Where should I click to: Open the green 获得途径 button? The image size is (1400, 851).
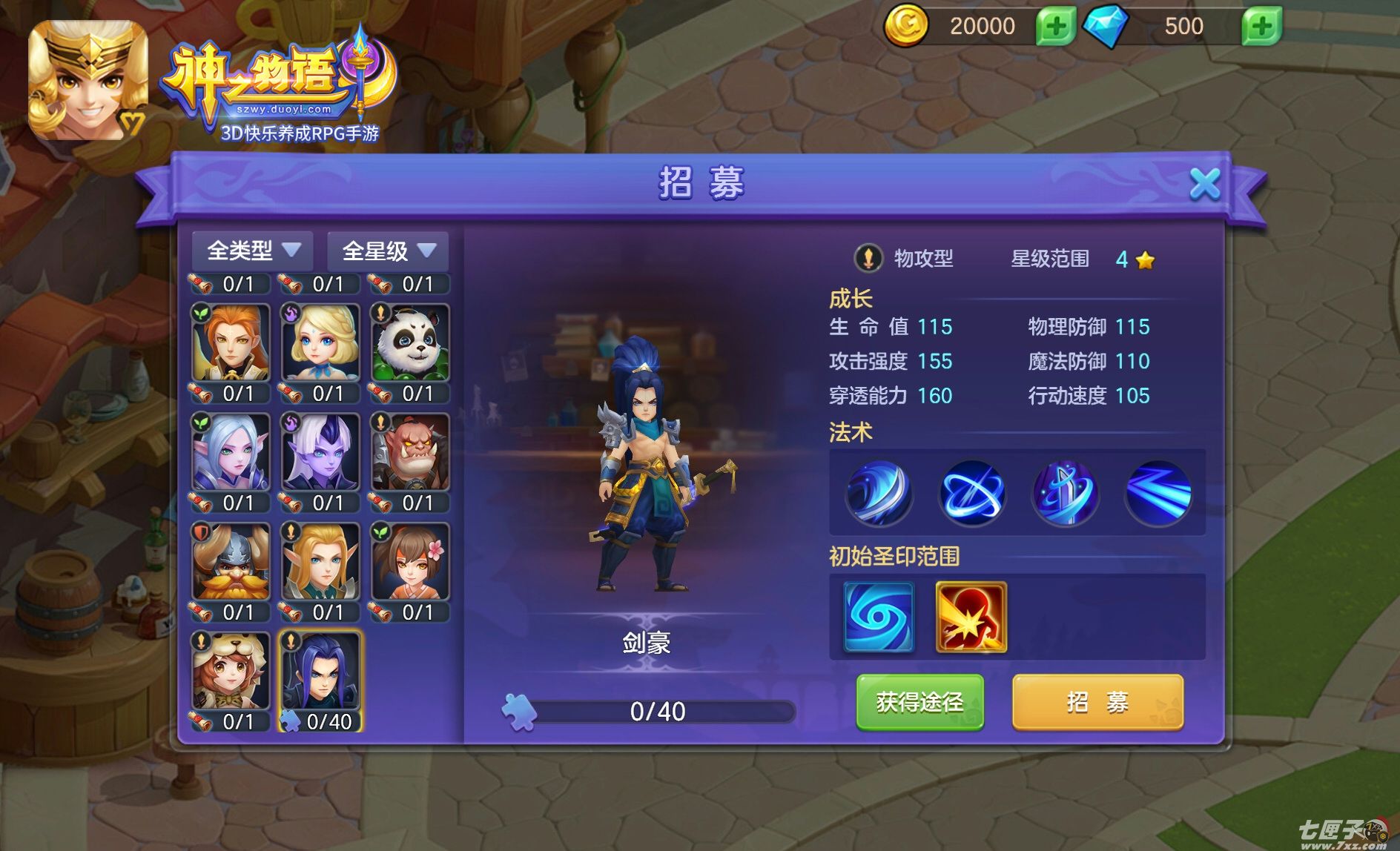(x=919, y=701)
